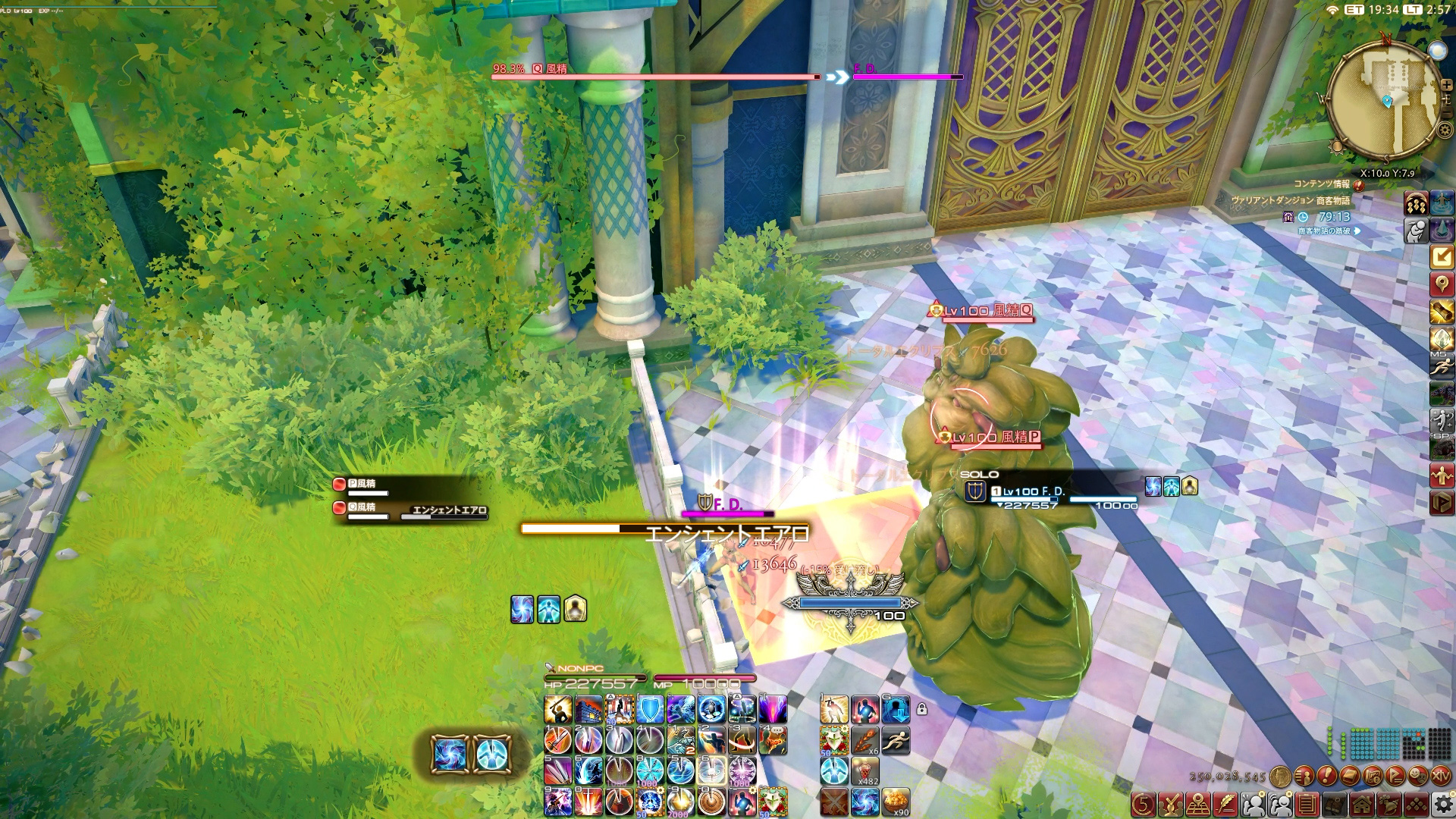The width and height of the screenshot is (1456, 819).
Task: Click the feather quill menu icon
Action: 1225,804
